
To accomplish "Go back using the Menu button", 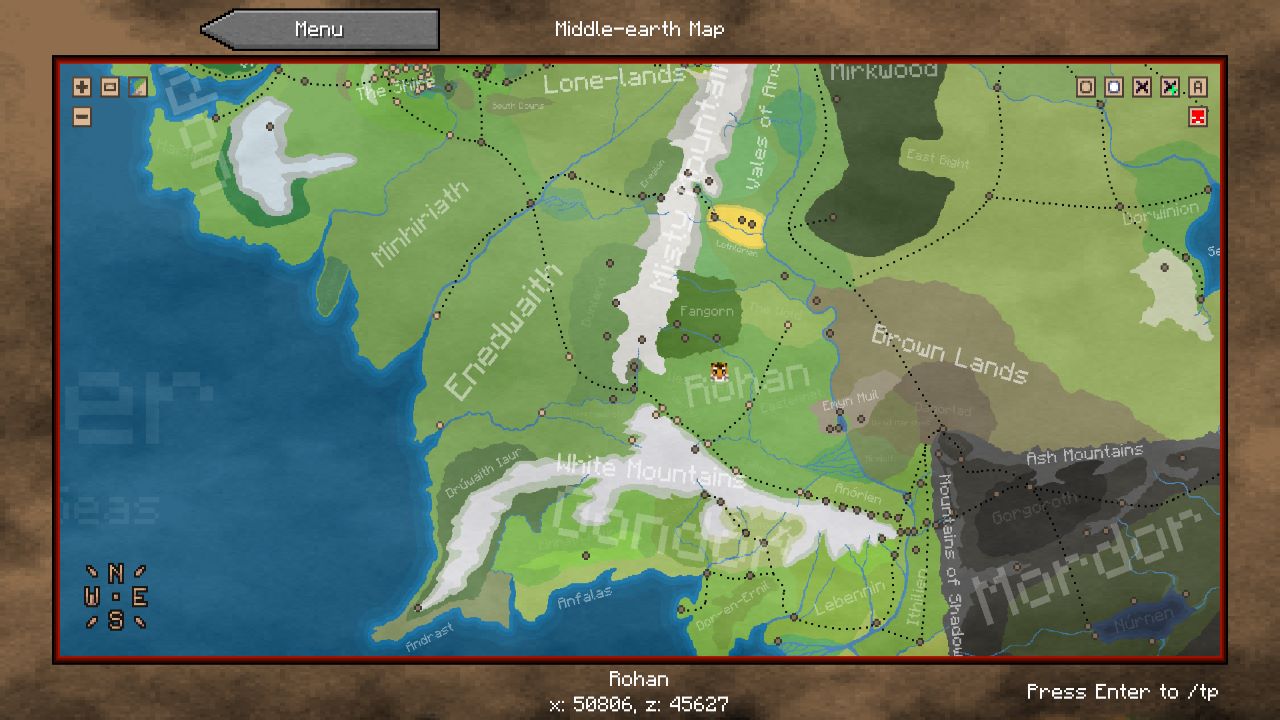I will point(320,30).
